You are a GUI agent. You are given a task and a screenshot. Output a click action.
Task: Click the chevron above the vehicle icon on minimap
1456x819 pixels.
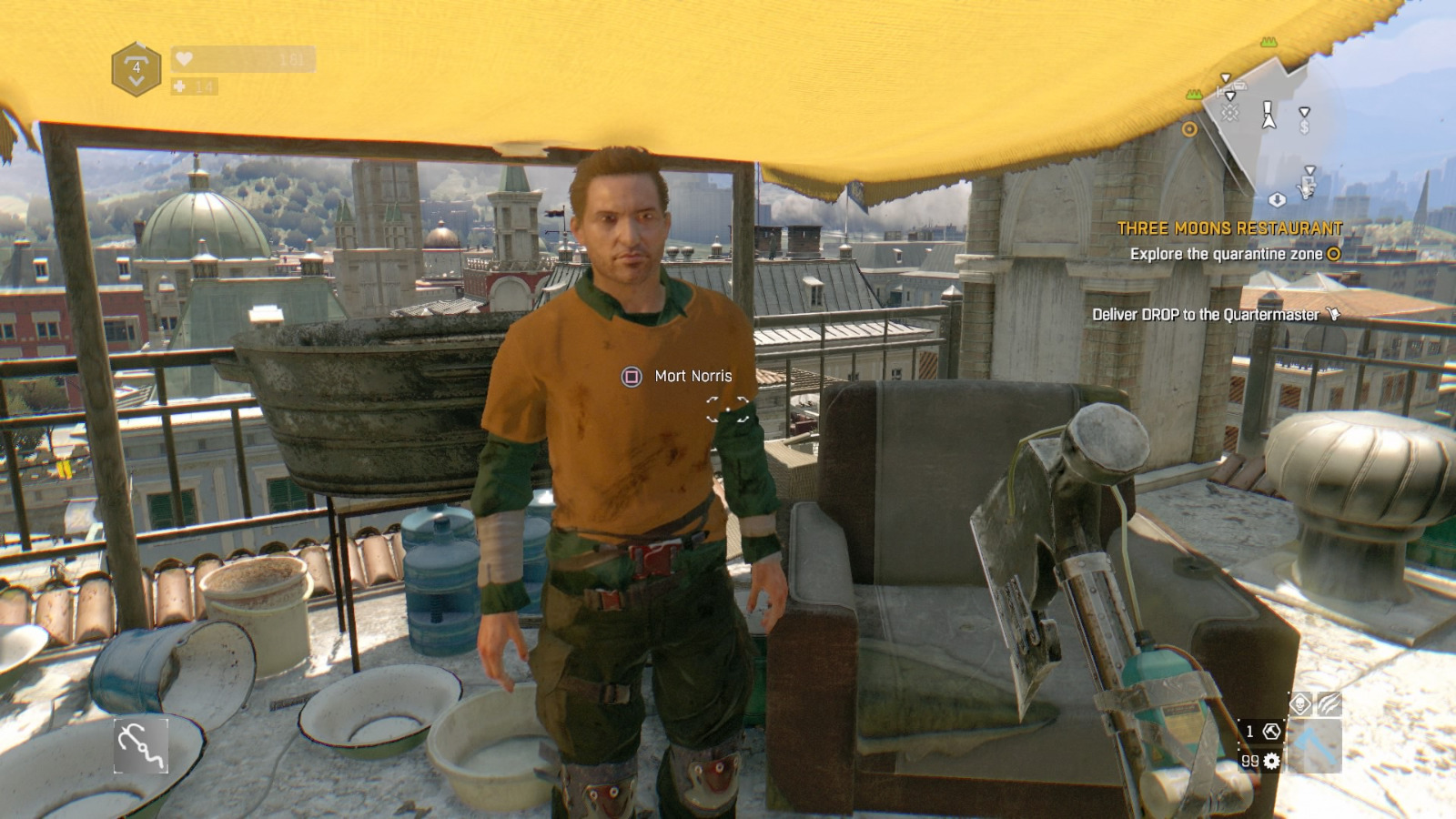(1225, 77)
